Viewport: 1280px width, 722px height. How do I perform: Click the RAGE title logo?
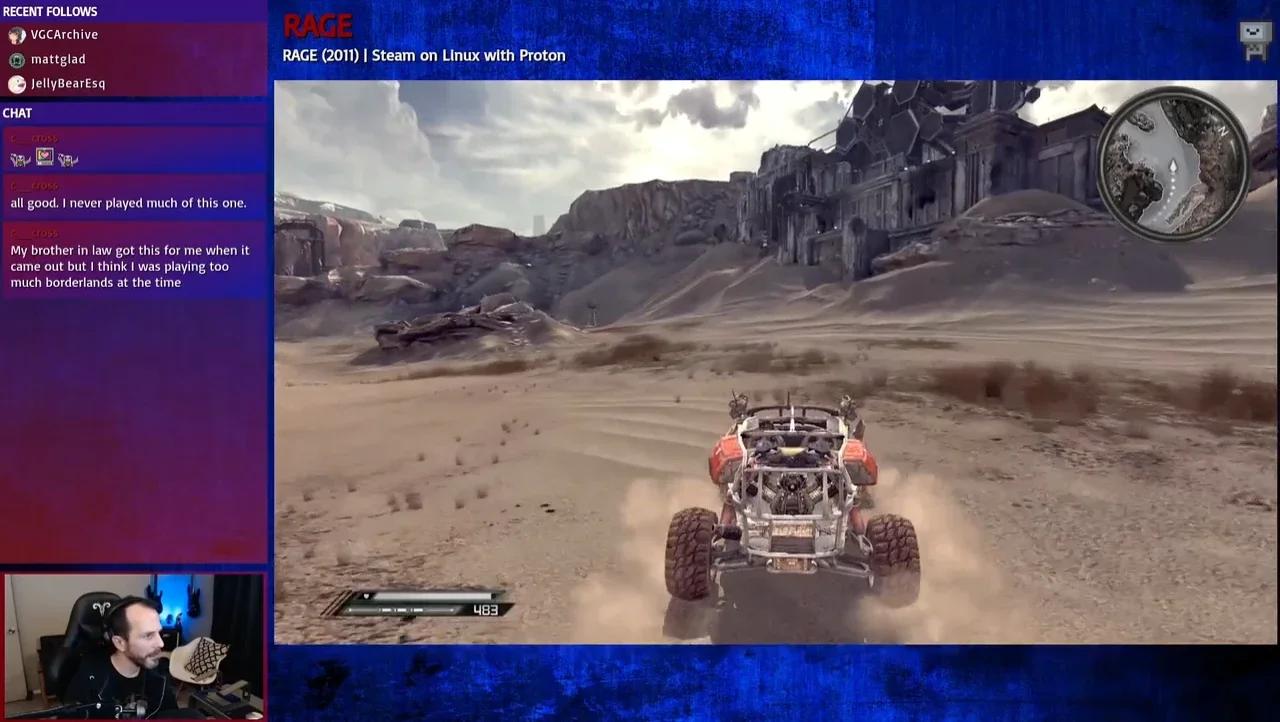pos(317,25)
